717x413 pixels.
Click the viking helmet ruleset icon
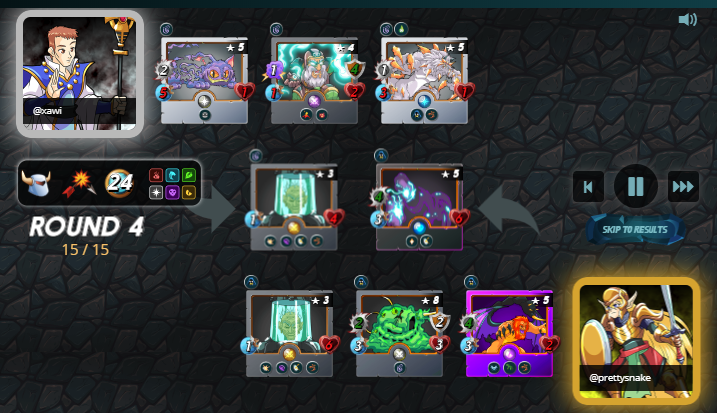(x=38, y=183)
